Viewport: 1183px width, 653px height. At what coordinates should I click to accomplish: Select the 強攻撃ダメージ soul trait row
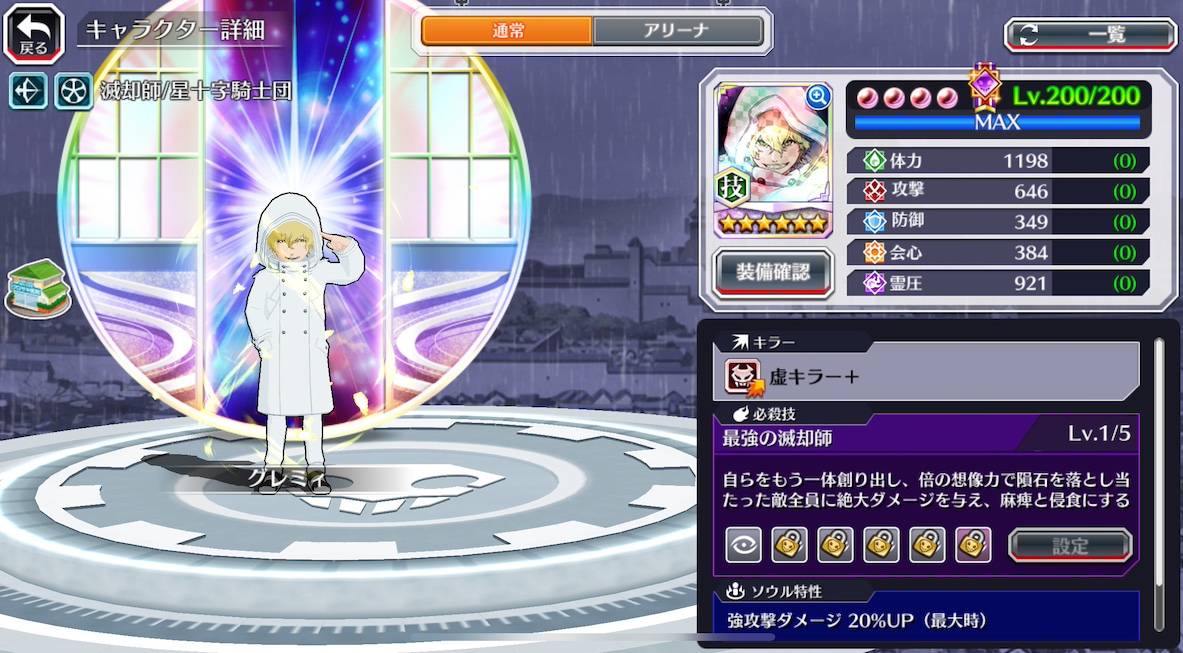pyautogui.click(x=926, y=621)
